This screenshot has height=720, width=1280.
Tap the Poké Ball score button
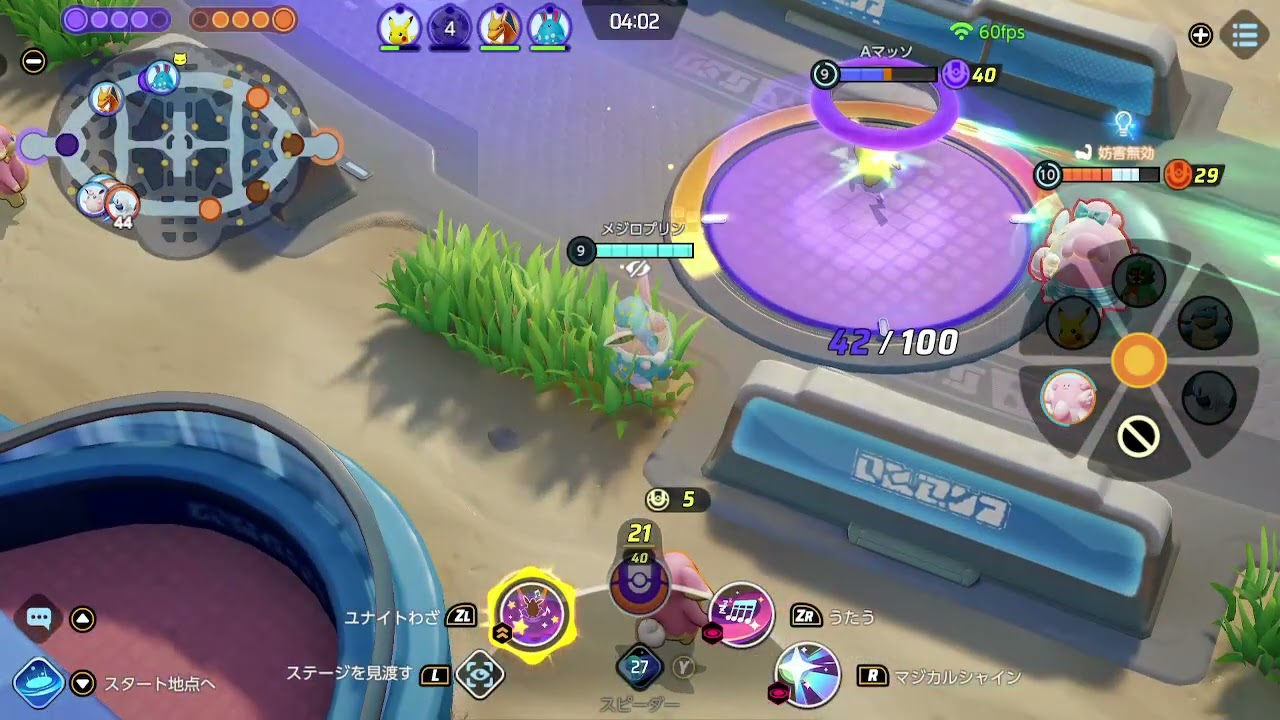click(639, 586)
